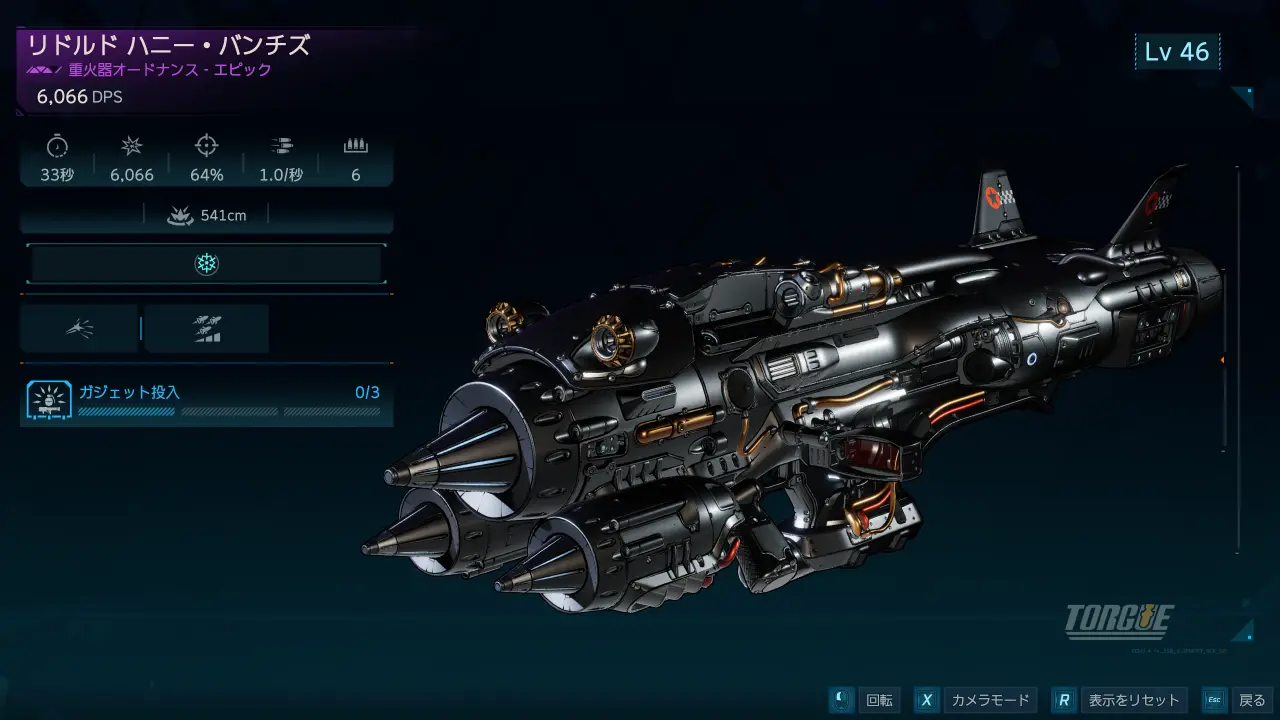Select the cryo snowflake element bar

click(x=206, y=264)
